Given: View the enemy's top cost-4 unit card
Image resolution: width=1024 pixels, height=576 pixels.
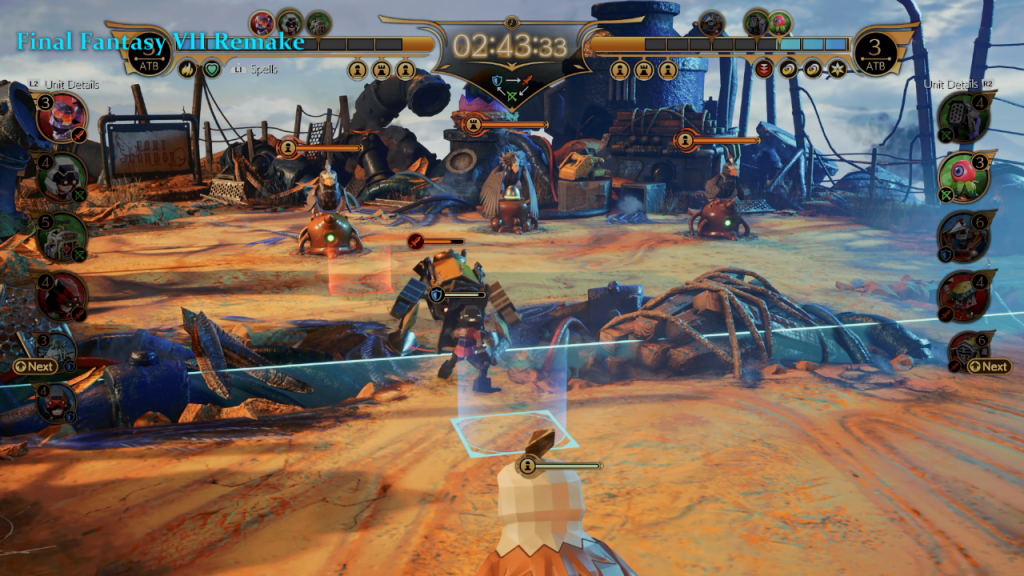Looking at the screenshot, I should (x=965, y=118).
